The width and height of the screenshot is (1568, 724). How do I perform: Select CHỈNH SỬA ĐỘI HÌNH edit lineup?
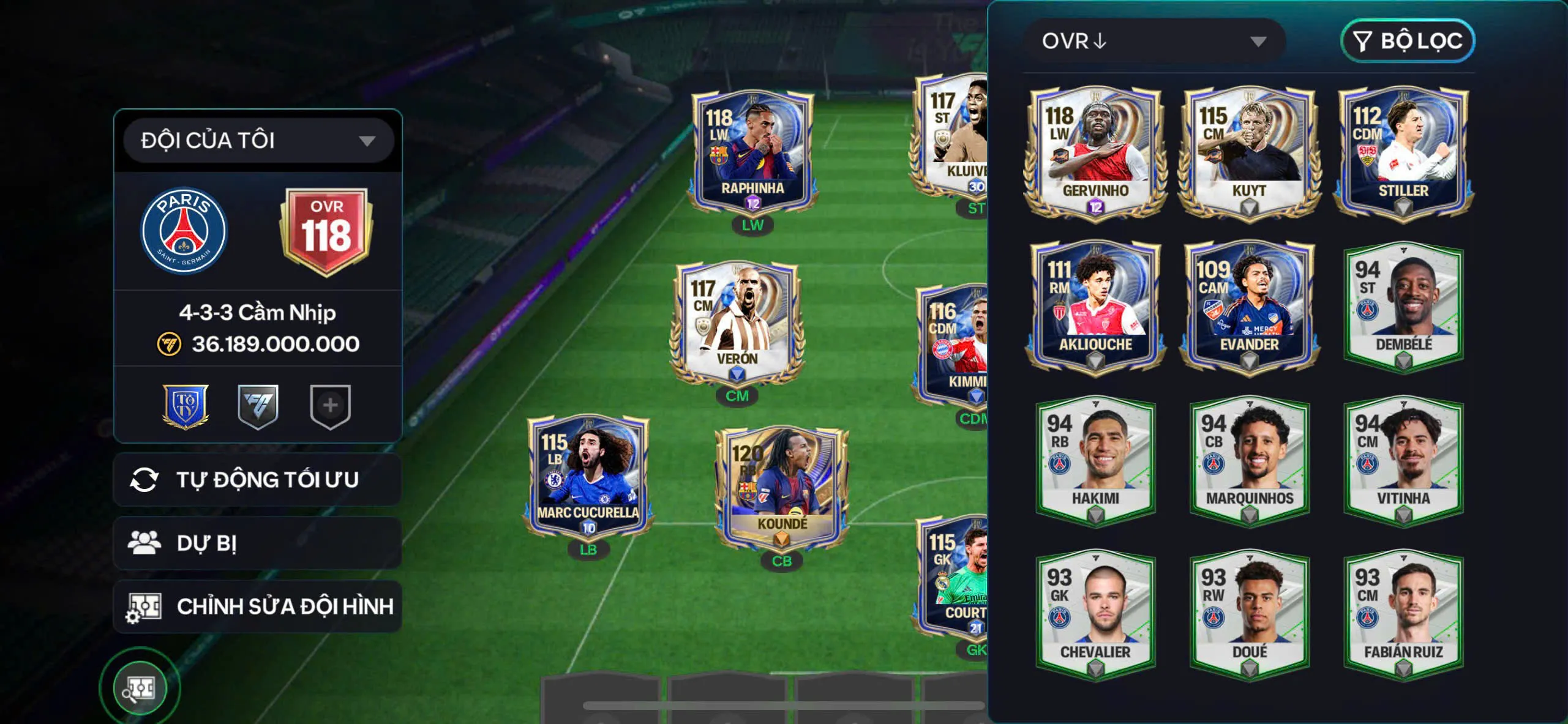pyautogui.click(x=258, y=606)
